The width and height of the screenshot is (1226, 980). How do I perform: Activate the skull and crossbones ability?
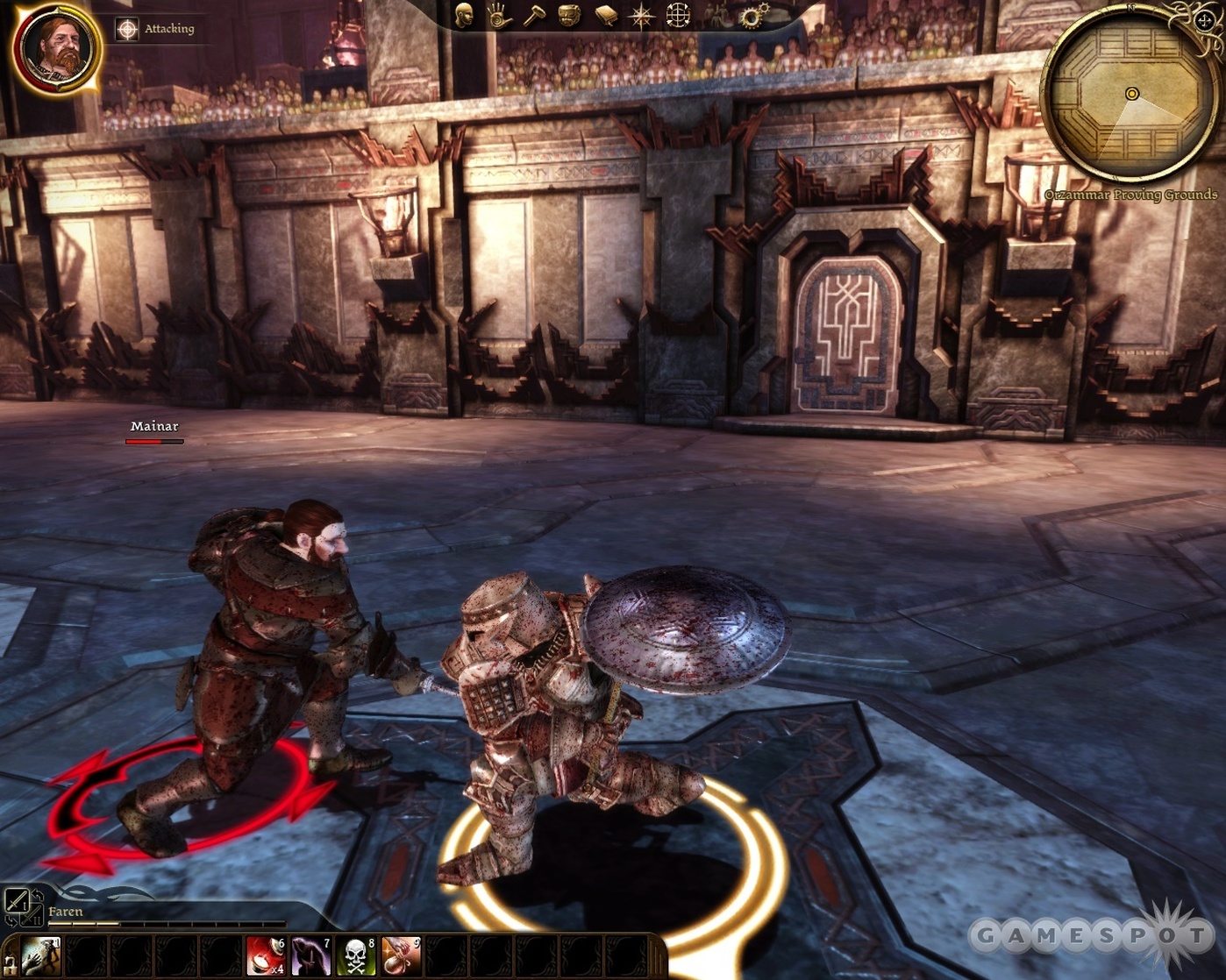356,955
